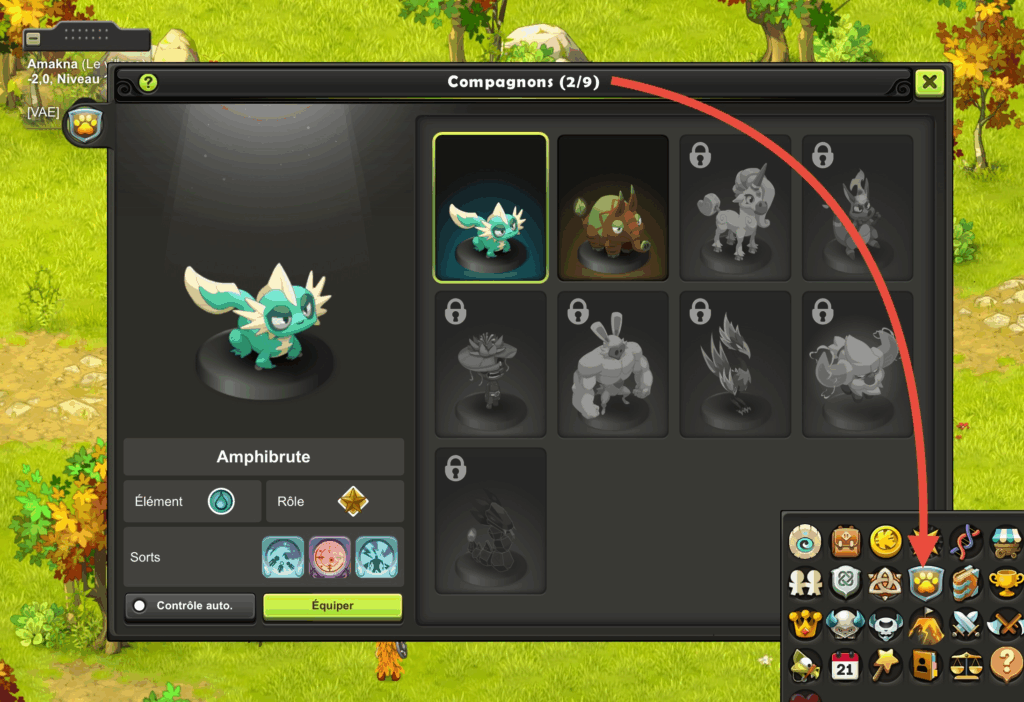The height and width of the screenshot is (702, 1024).
Task: Equip Amphibrute with the Équiper button
Action: 332,606
